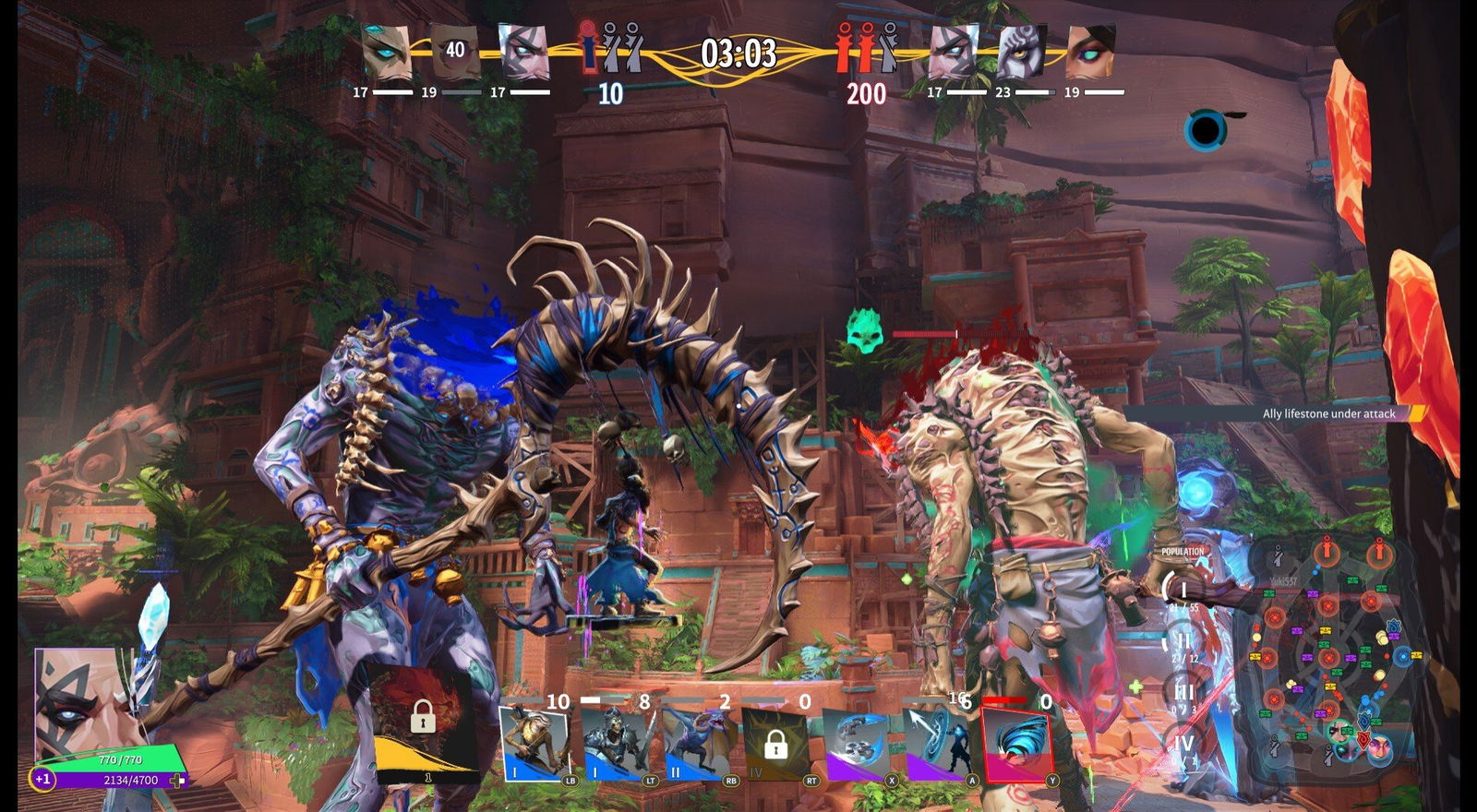Click the green plus next to experience bar

pos(177,781)
